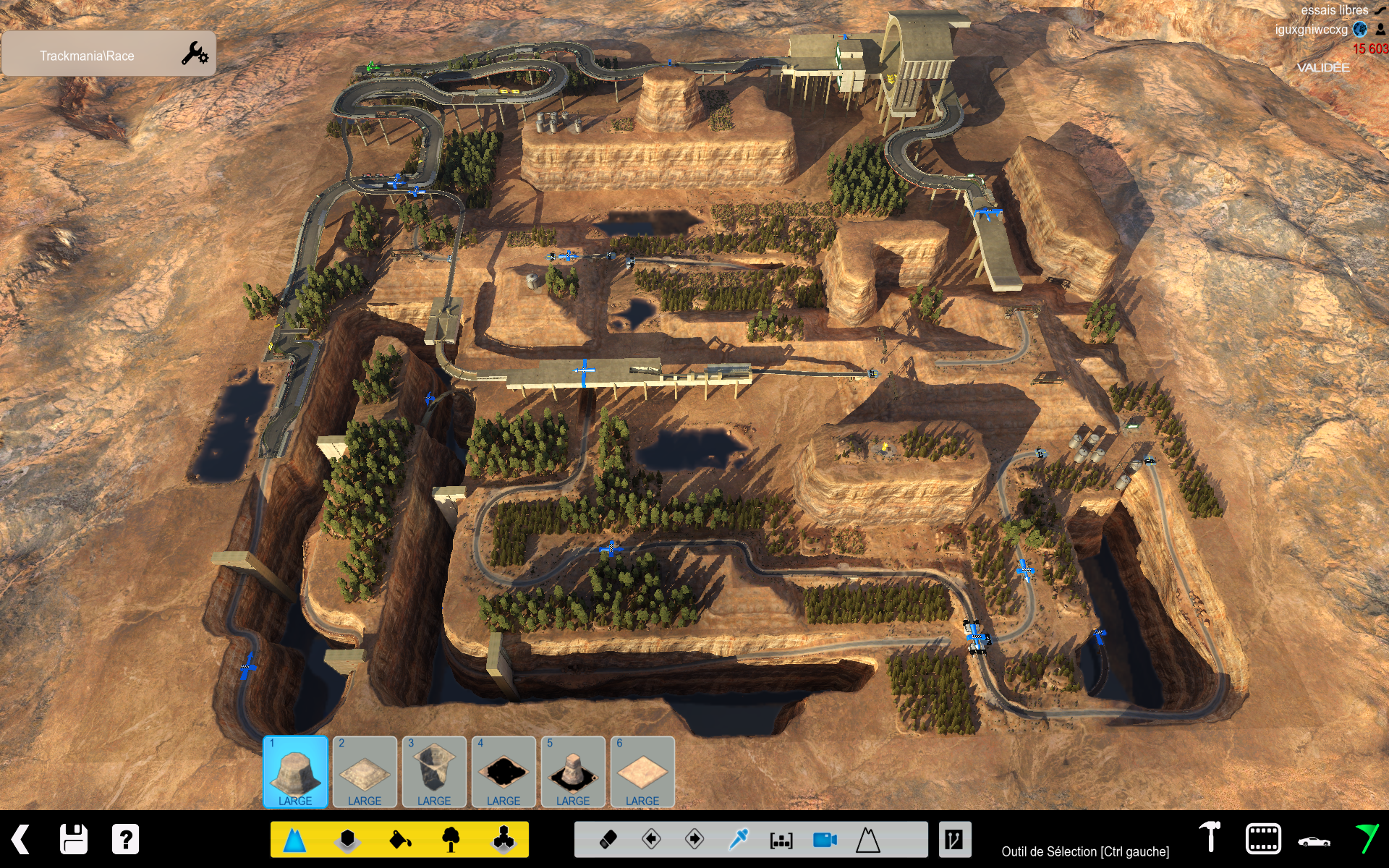Screen dimensions: 1389x868
Task: Open help via the question mark icon
Action: point(125,840)
